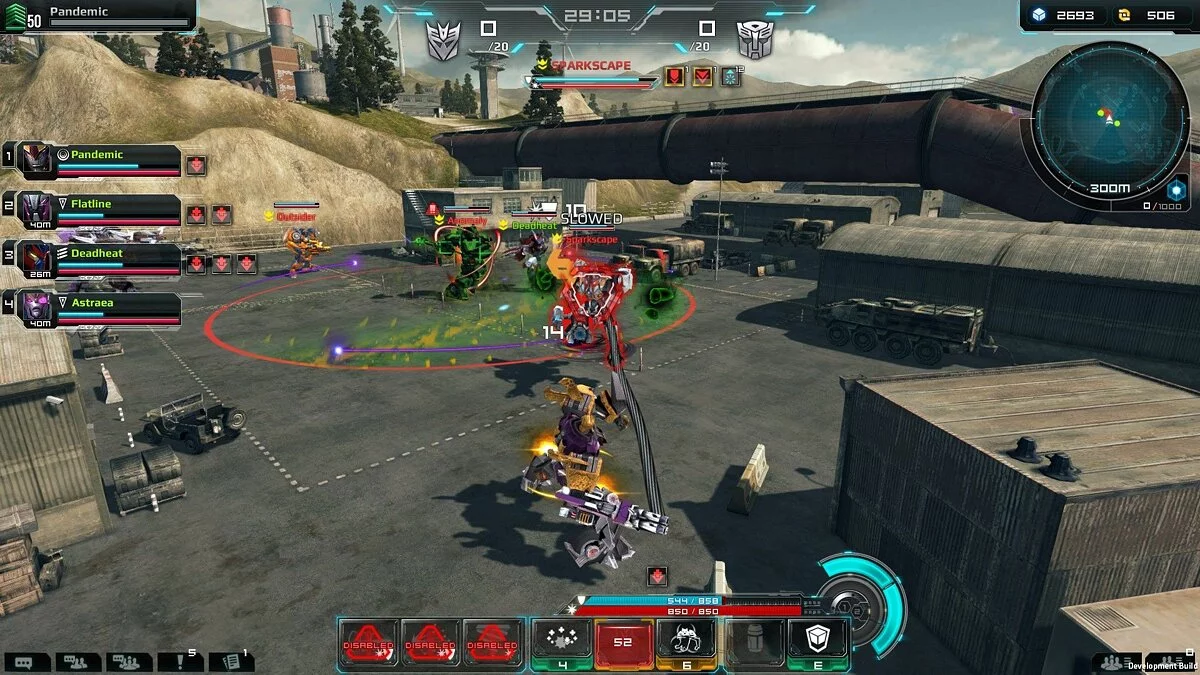This screenshot has width=1200, height=675.
Task: Select teammate Flatline's portrait frame
Action: [x=36, y=209]
